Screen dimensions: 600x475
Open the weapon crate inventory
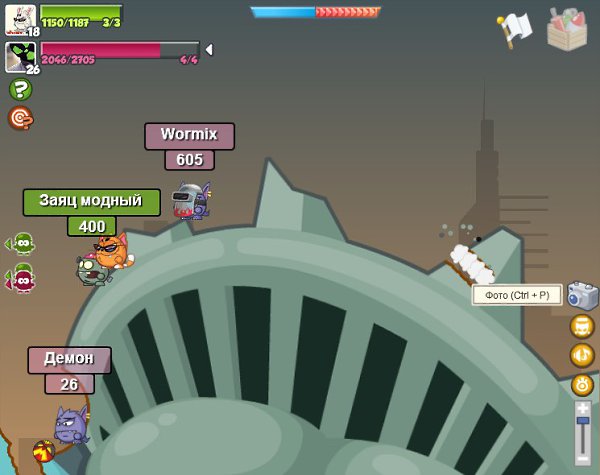[567, 28]
